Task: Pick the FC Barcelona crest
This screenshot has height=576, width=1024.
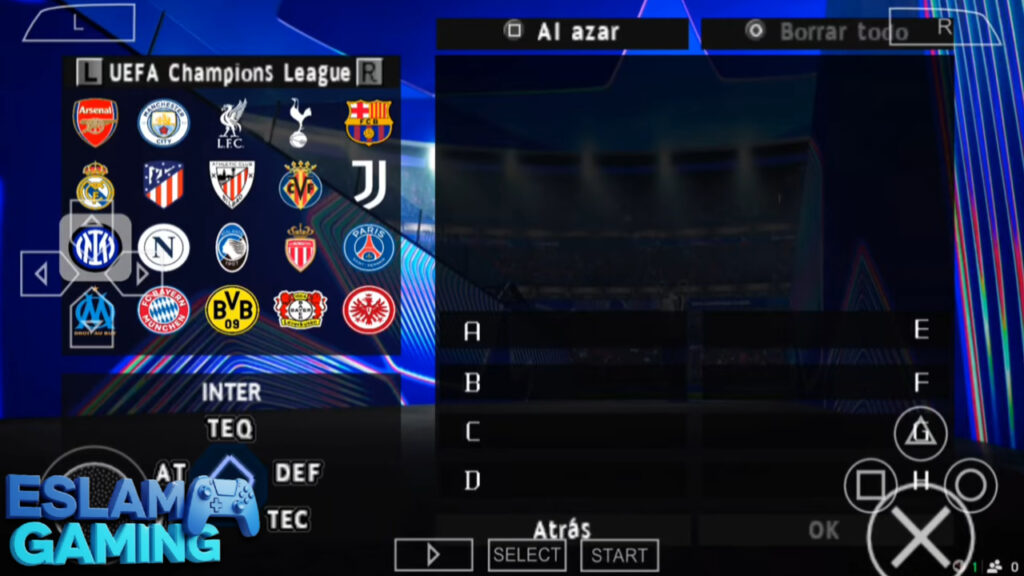Action: (368, 123)
